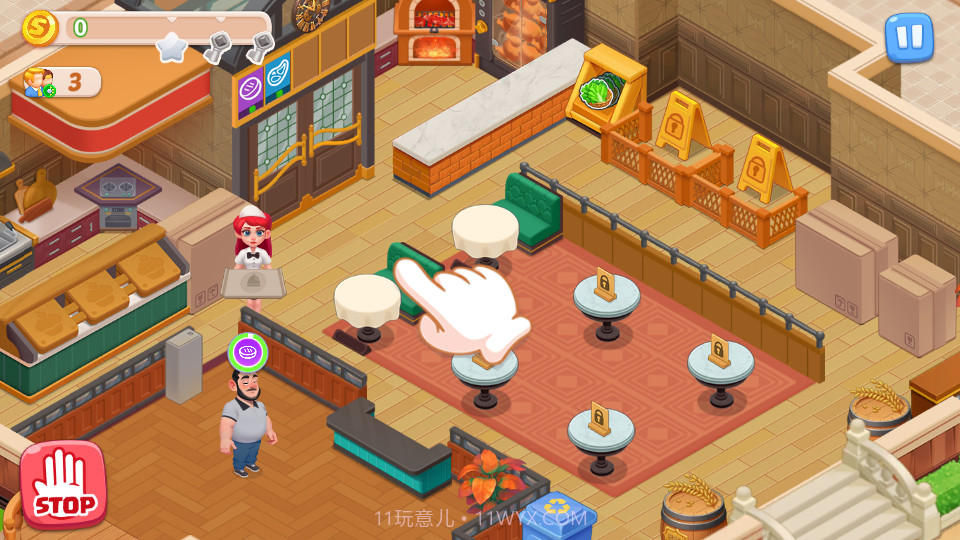Pause the game with the blue button

click(909, 37)
